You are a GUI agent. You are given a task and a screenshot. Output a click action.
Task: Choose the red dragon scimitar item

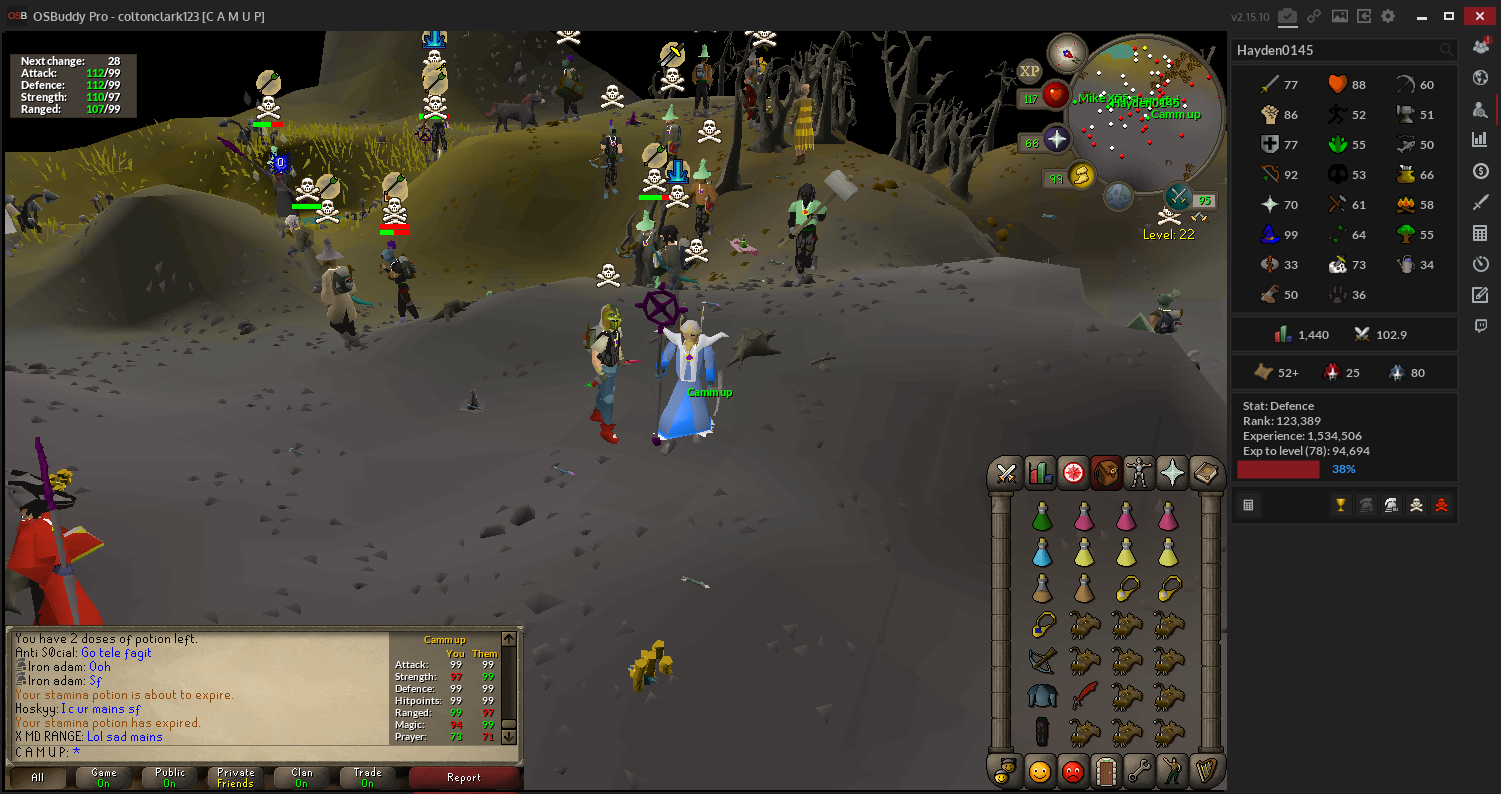click(1084, 695)
